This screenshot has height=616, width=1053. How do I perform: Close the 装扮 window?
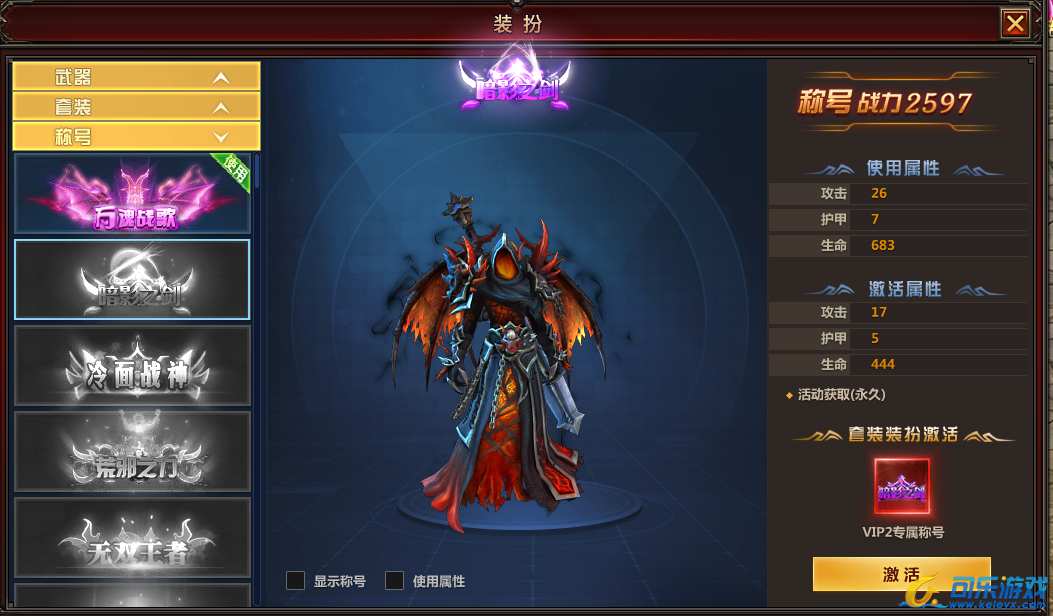click(x=1015, y=23)
